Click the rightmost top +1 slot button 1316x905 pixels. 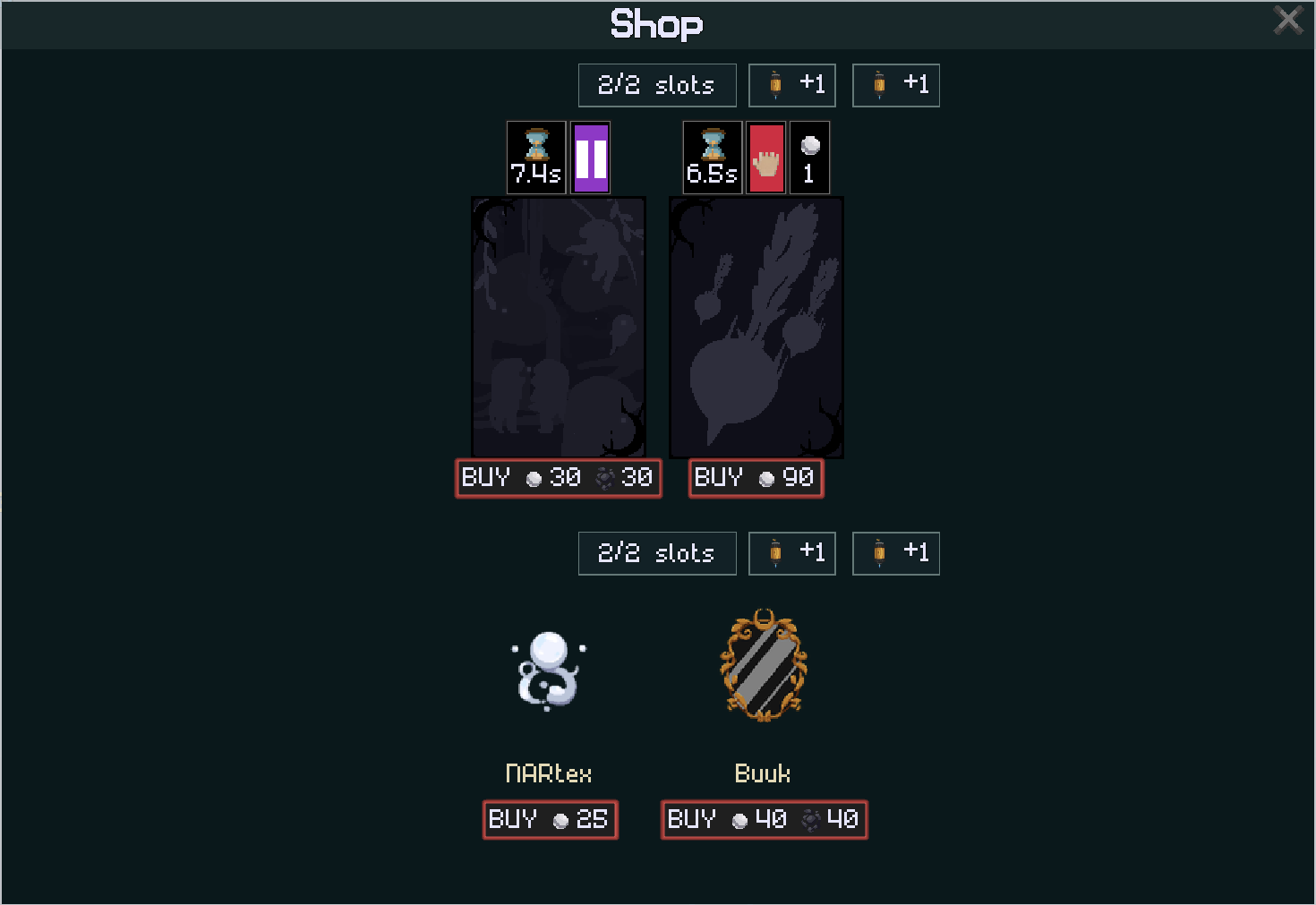tap(895, 84)
